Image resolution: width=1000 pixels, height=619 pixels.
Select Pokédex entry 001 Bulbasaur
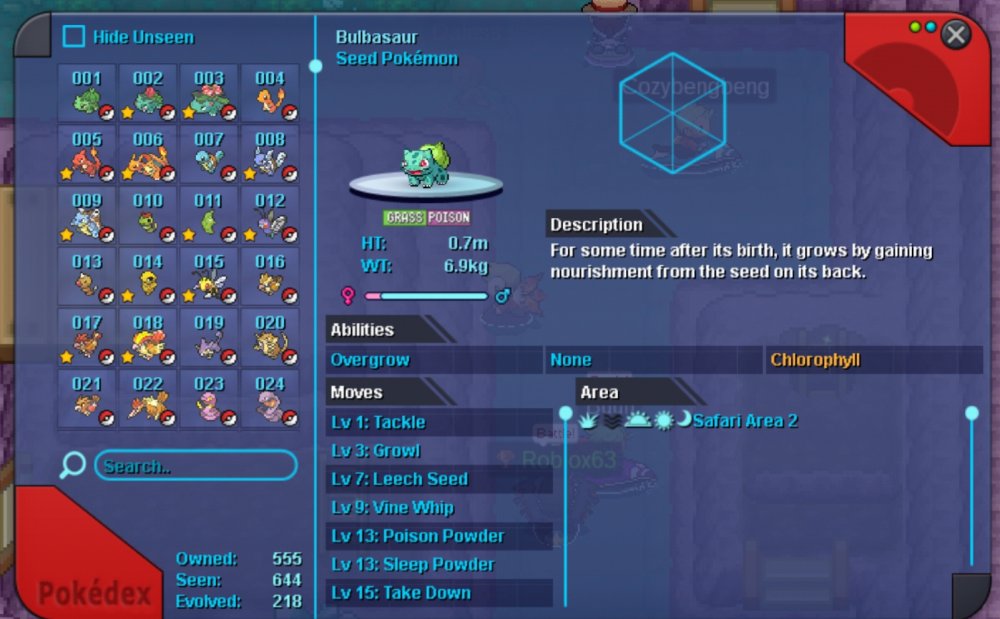(87, 93)
